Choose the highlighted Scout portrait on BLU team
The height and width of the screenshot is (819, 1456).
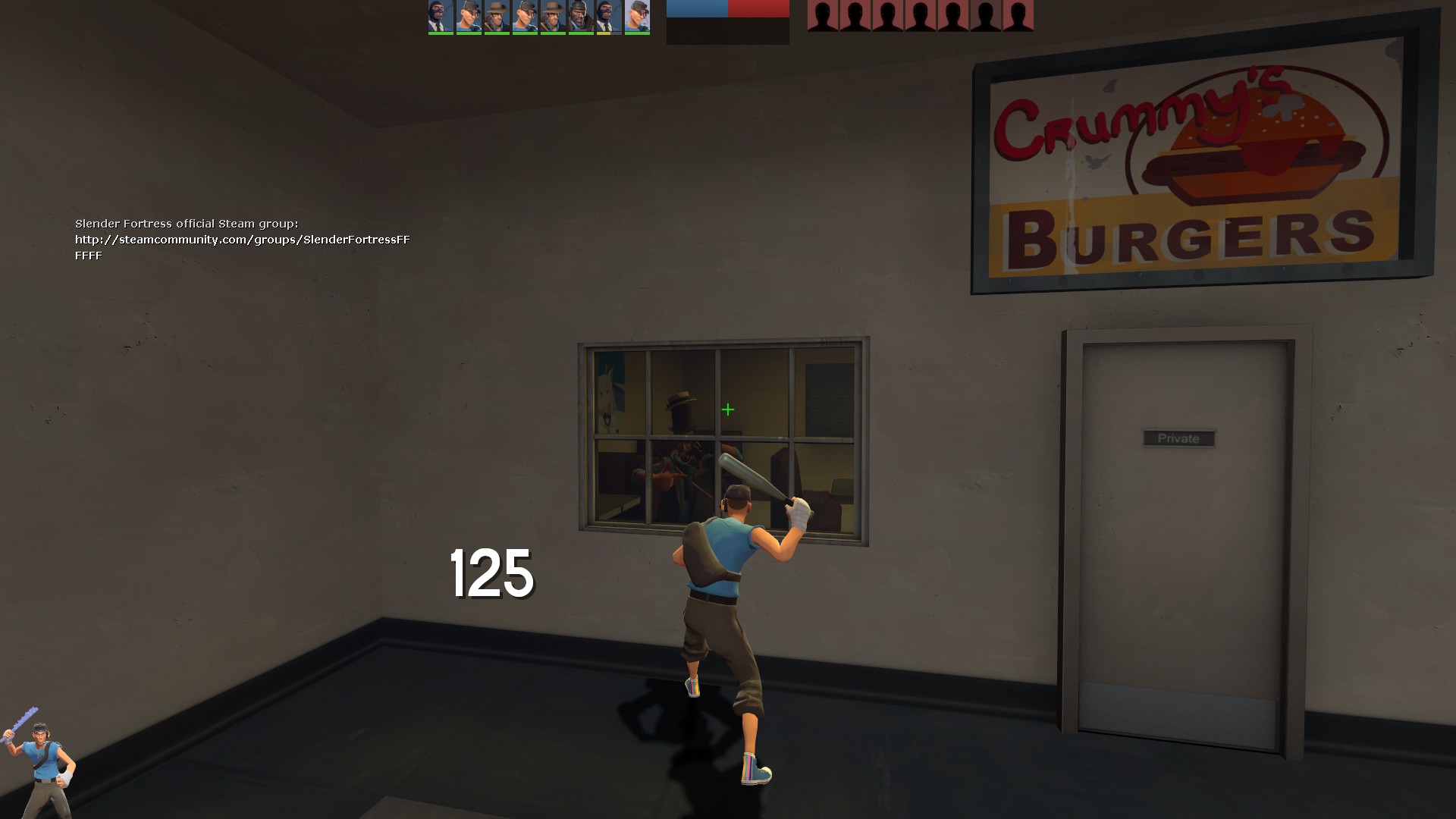[637, 17]
